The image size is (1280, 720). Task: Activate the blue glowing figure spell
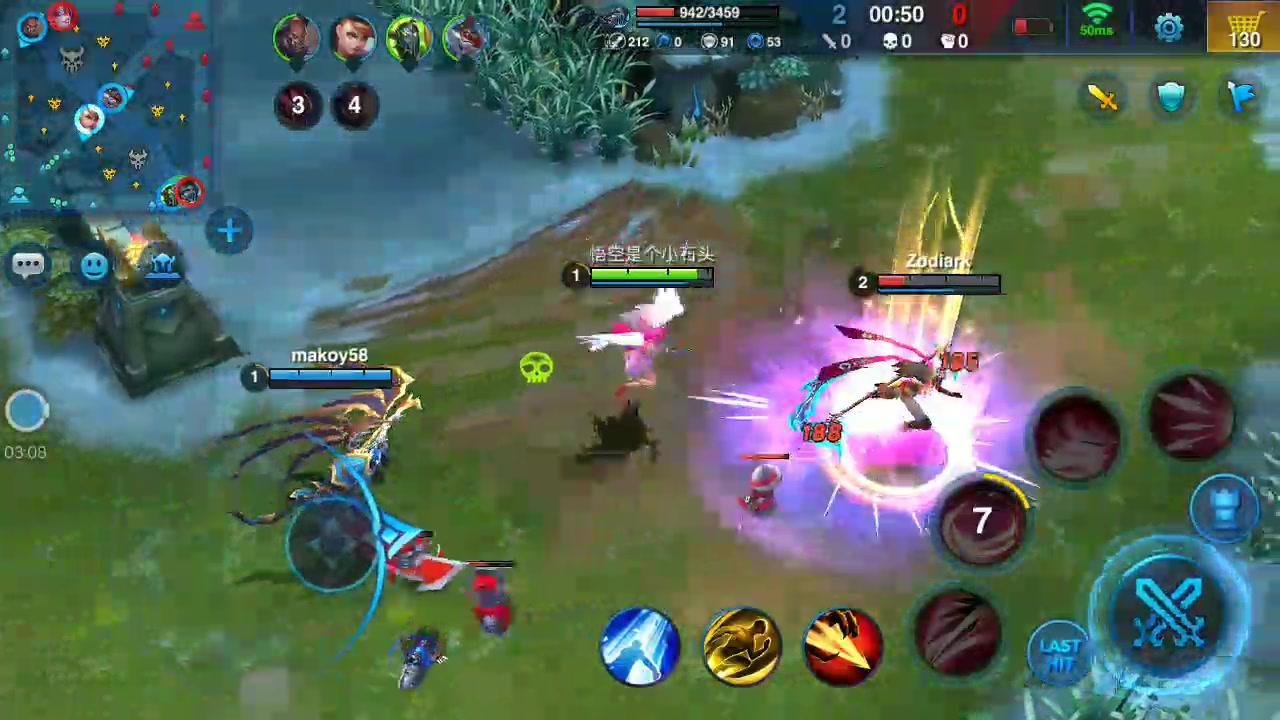tap(639, 645)
